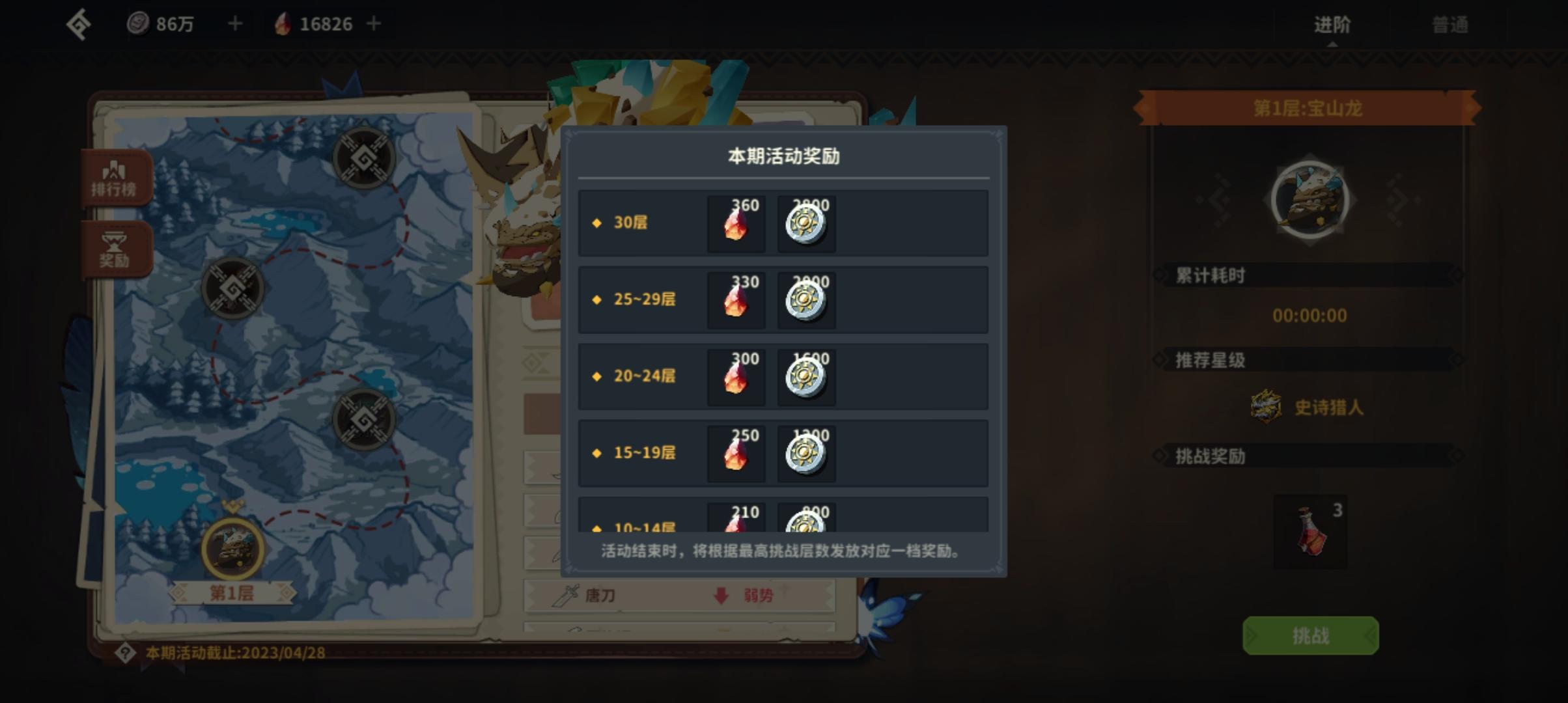Tap the plus beside the 86万 coins
This screenshot has height=703, width=1568.
point(234,23)
